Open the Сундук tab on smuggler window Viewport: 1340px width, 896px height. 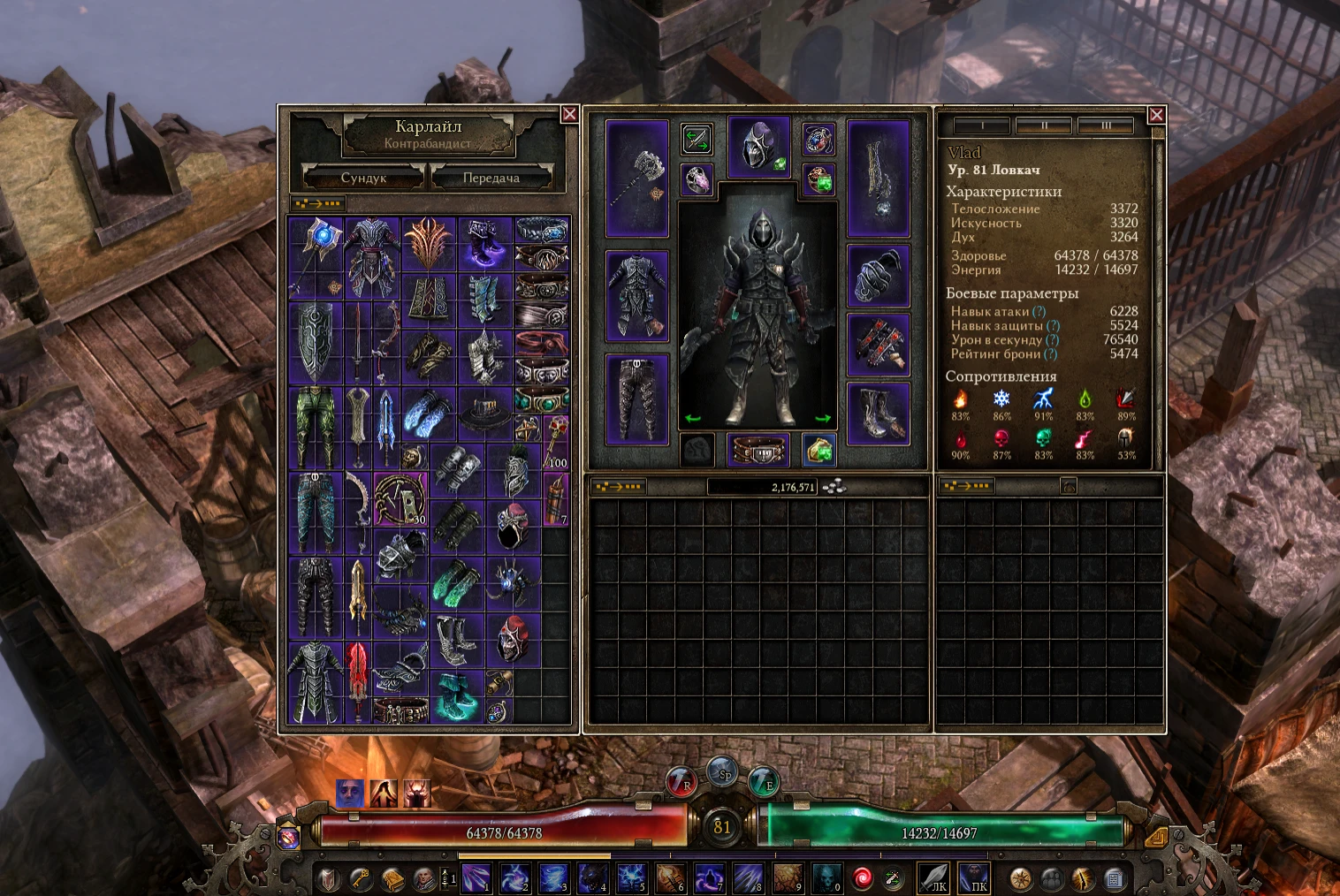point(362,178)
